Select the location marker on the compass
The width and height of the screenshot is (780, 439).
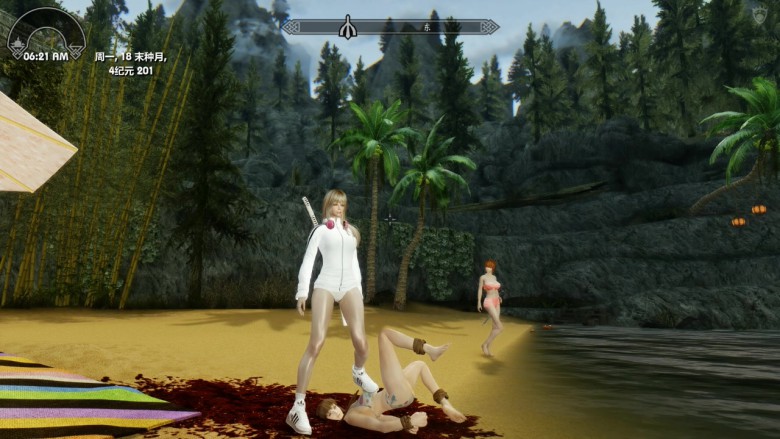[x=349, y=28]
